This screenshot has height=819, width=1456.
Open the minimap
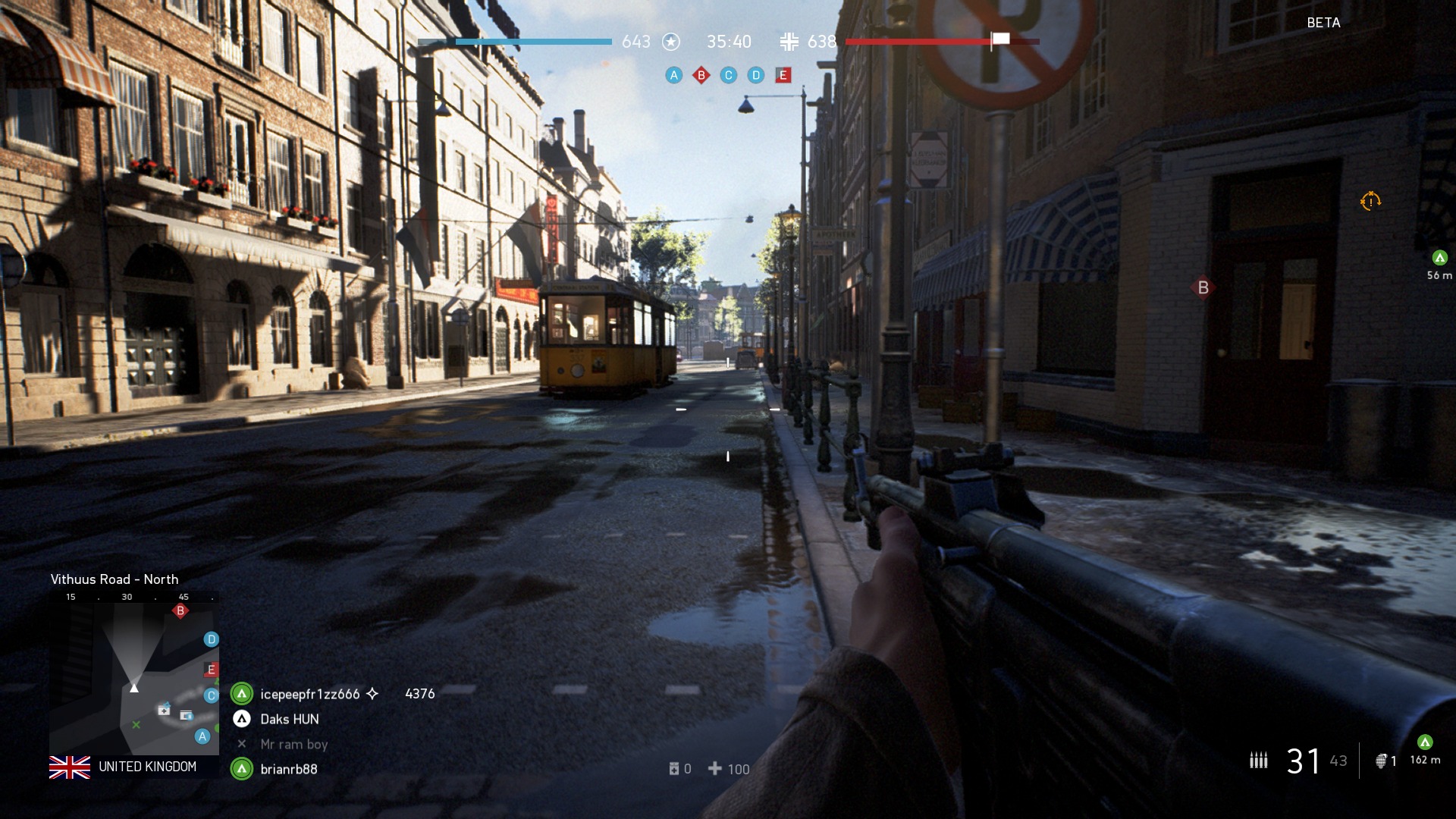pyautogui.click(x=134, y=673)
